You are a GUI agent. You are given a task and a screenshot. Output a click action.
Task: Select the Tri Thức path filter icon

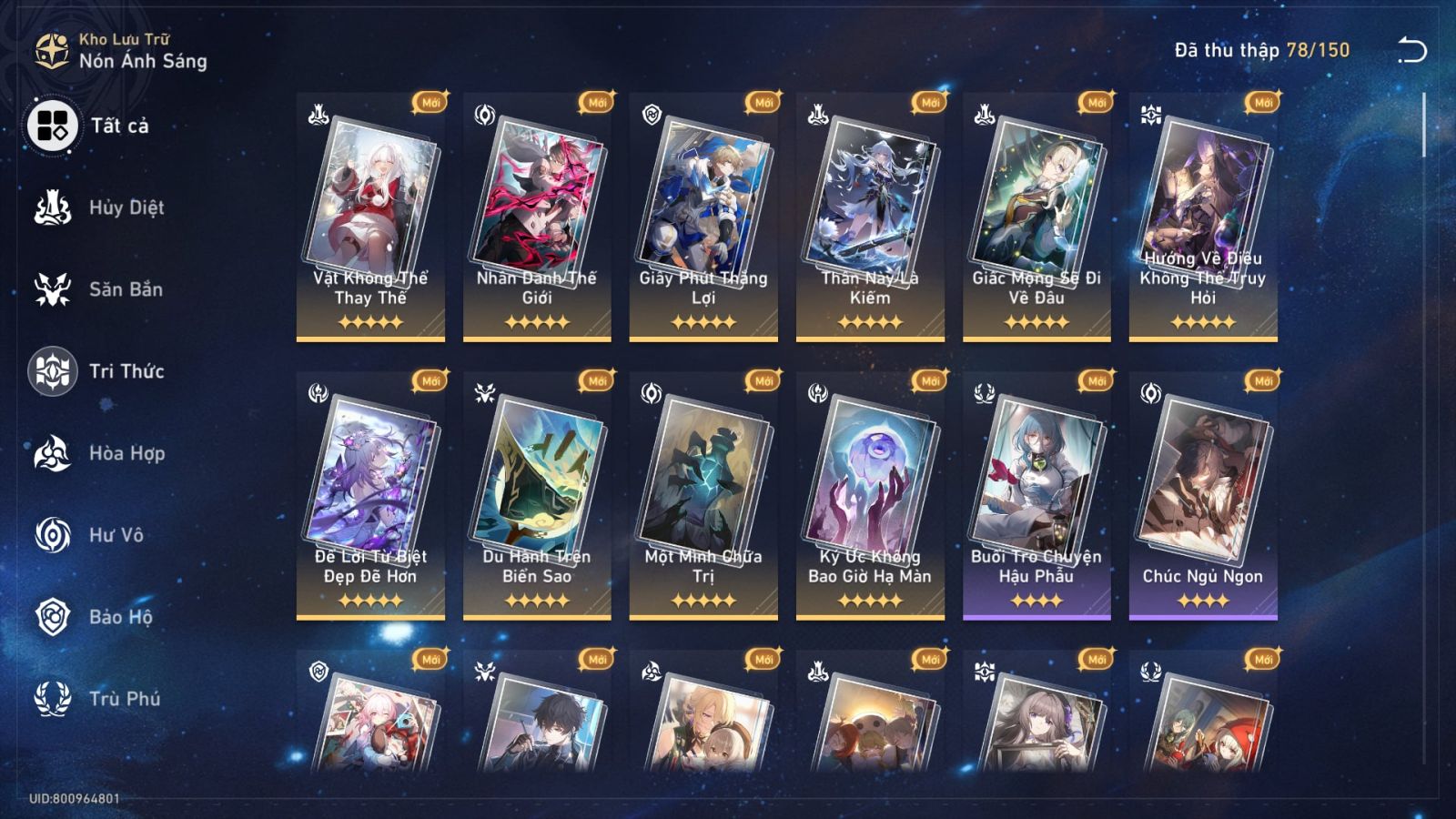pos(55,371)
